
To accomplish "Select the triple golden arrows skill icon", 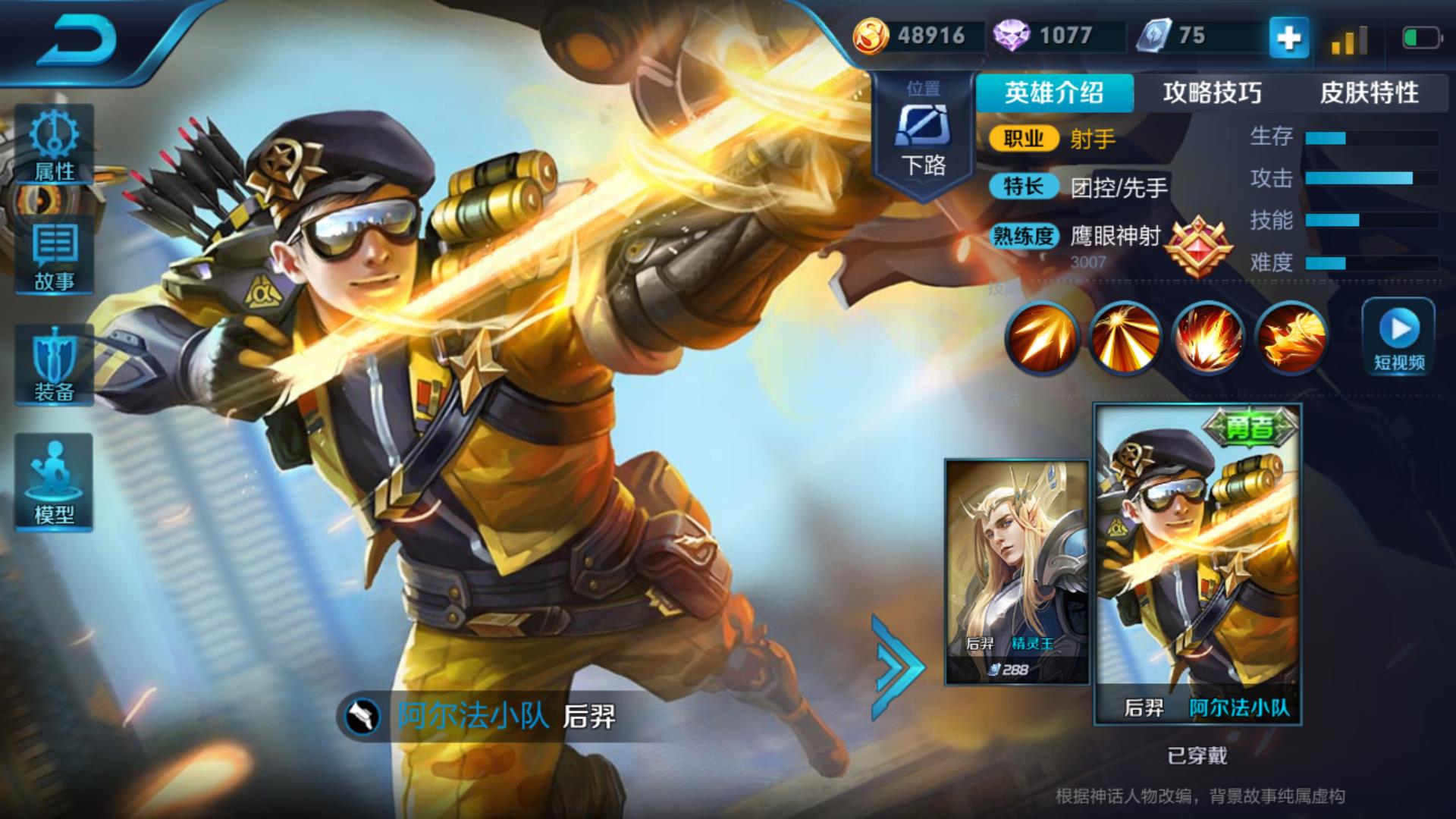I will click(x=1042, y=337).
